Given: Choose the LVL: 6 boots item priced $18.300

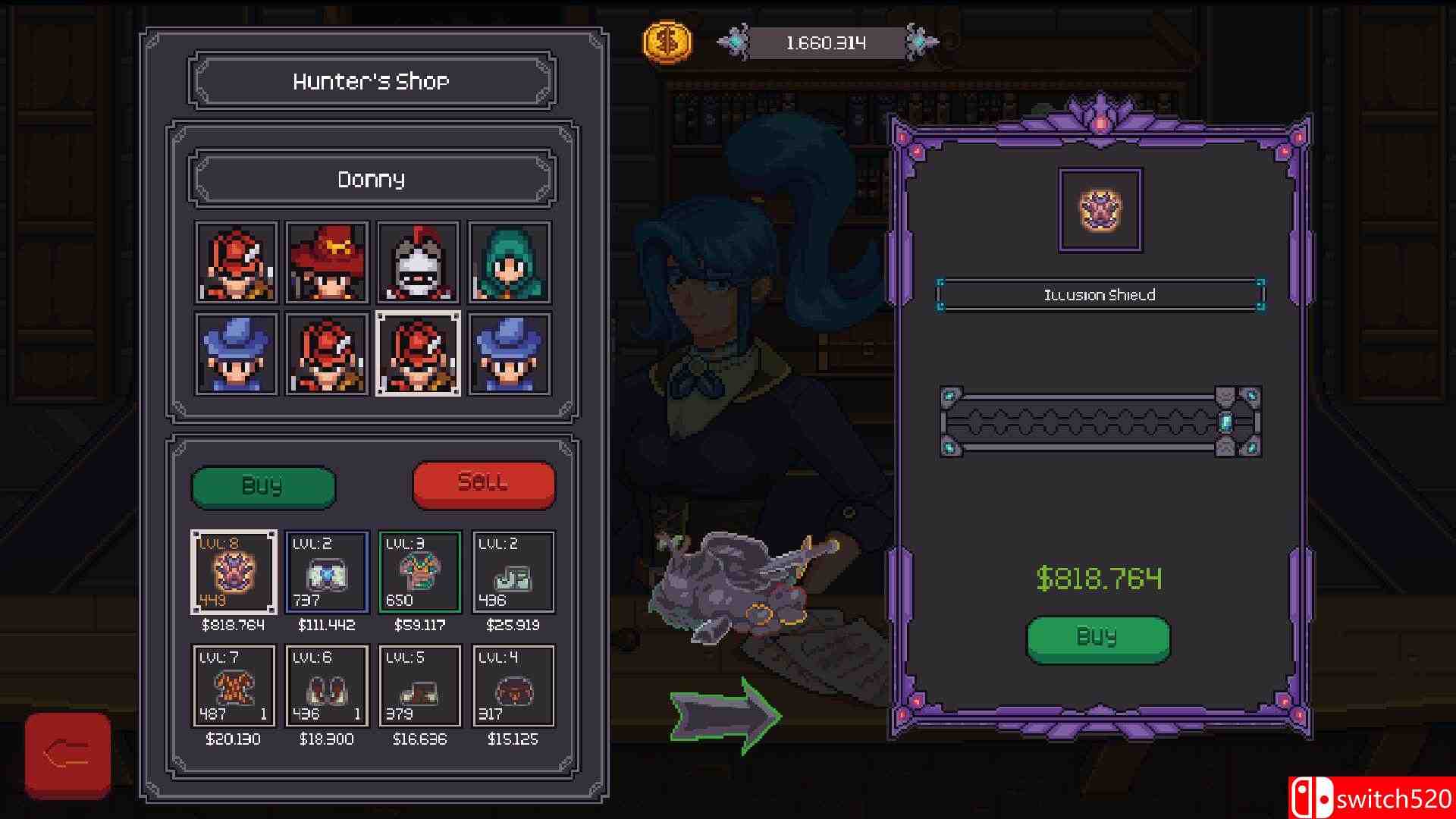Looking at the screenshot, I should (326, 685).
